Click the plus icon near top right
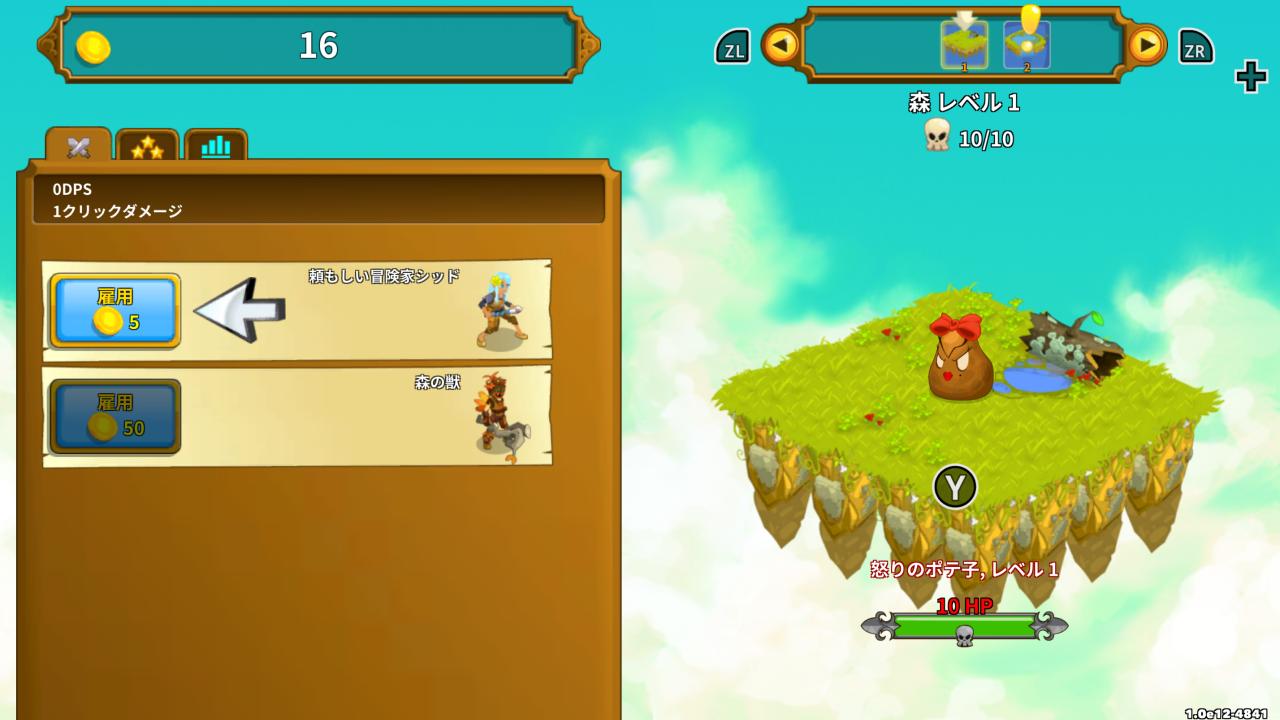 (x=1250, y=76)
